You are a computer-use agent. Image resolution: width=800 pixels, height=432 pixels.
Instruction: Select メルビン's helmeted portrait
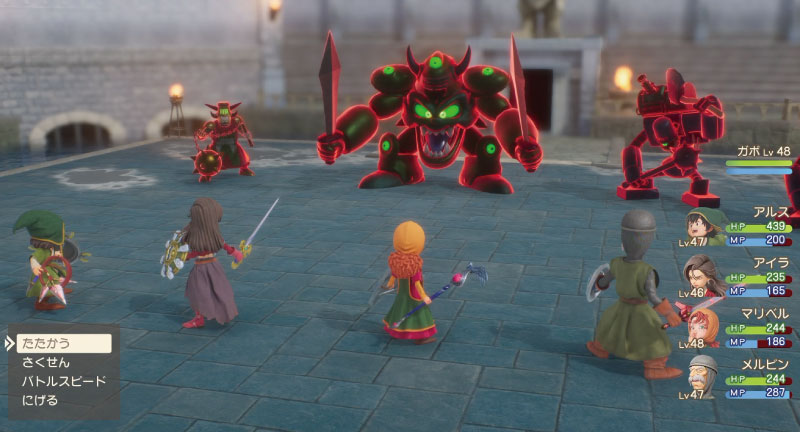705,375
